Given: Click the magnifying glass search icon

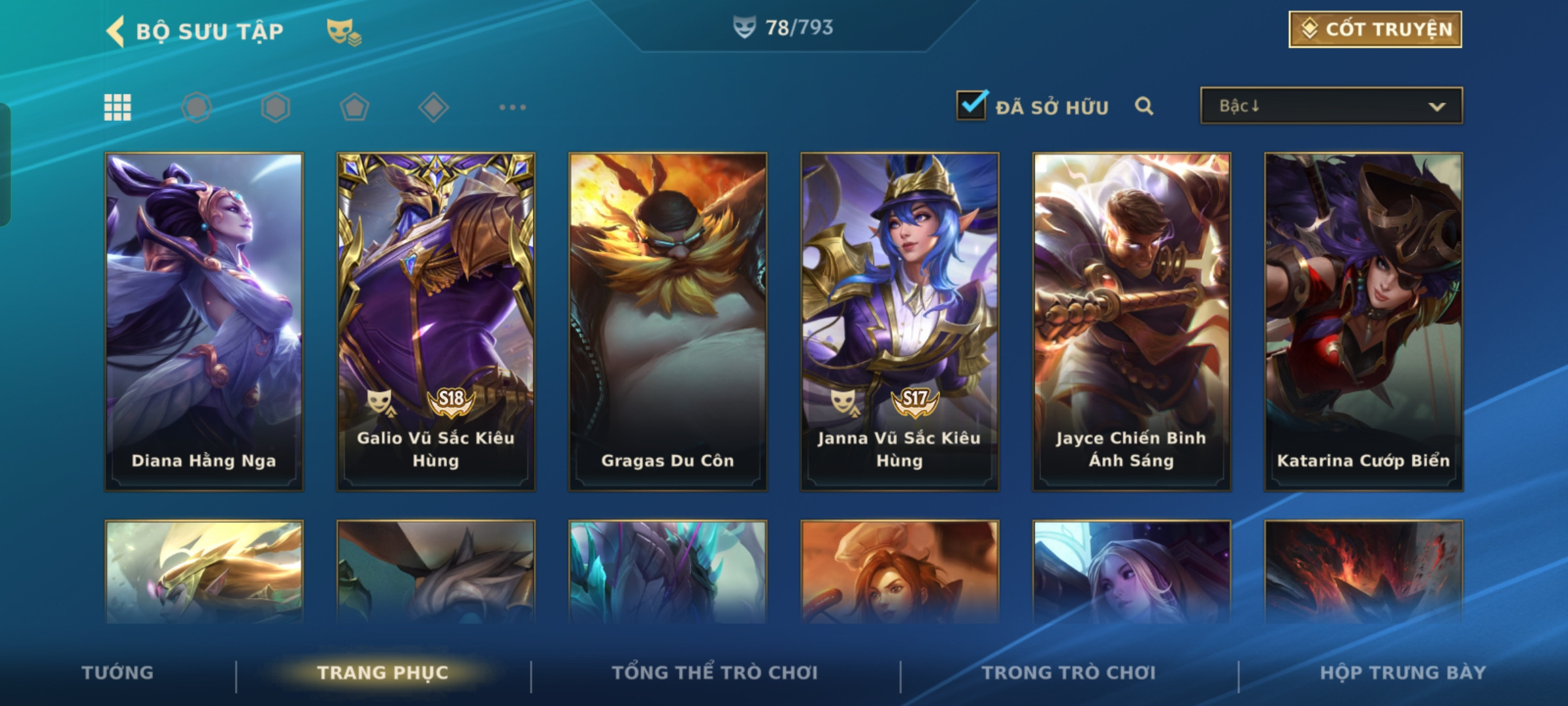Looking at the screenshot, I should pyautogui.click(x=1144, y=106).
